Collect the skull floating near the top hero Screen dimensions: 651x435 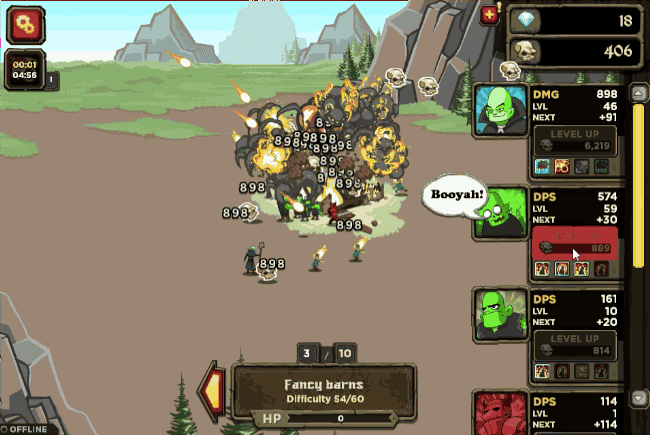tap(510, 70)
